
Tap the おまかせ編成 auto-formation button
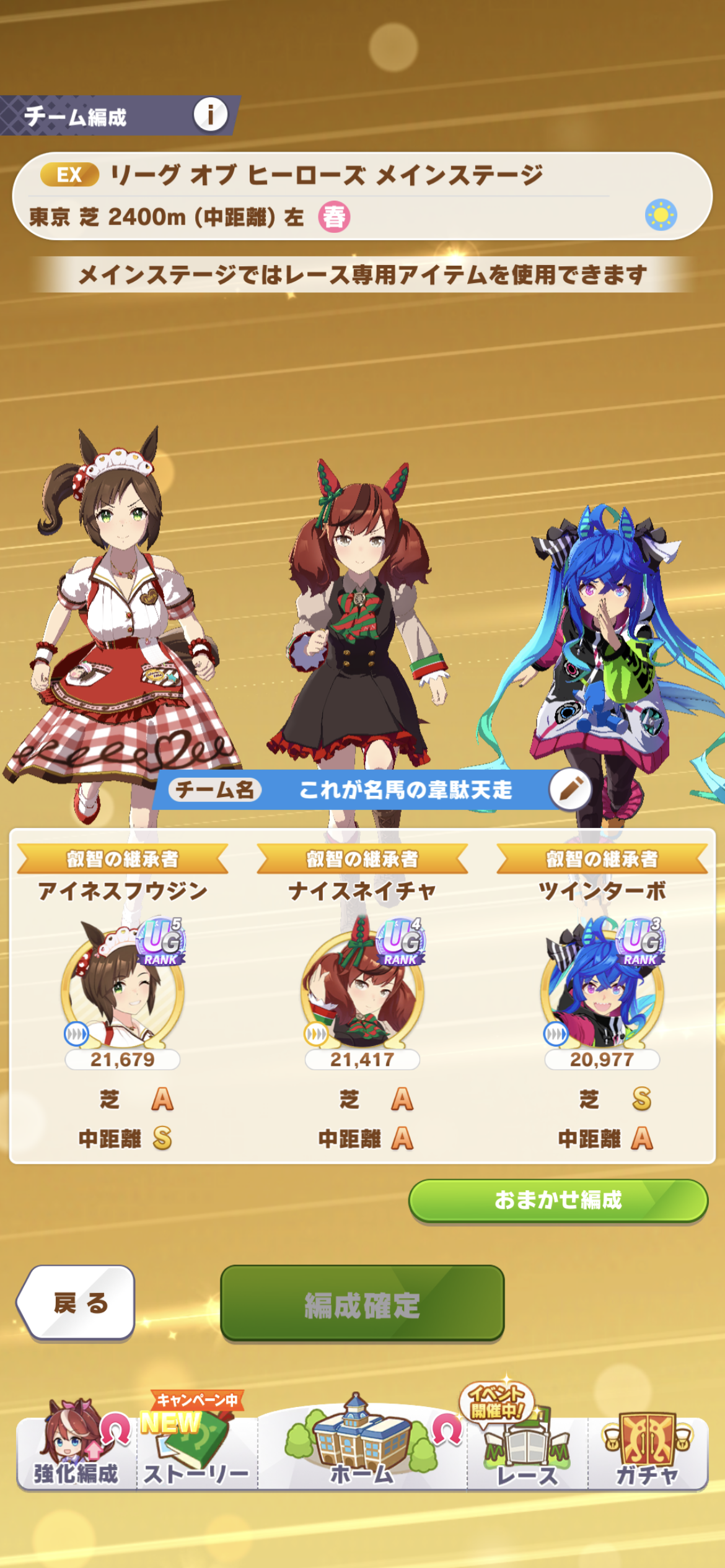tap(558, 1200)
